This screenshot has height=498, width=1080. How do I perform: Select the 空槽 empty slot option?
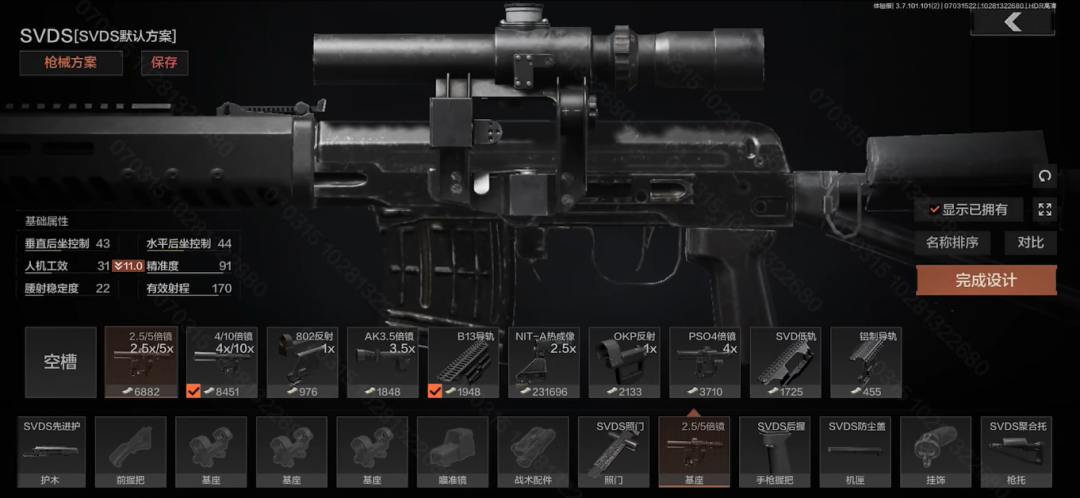click(61, 362)
